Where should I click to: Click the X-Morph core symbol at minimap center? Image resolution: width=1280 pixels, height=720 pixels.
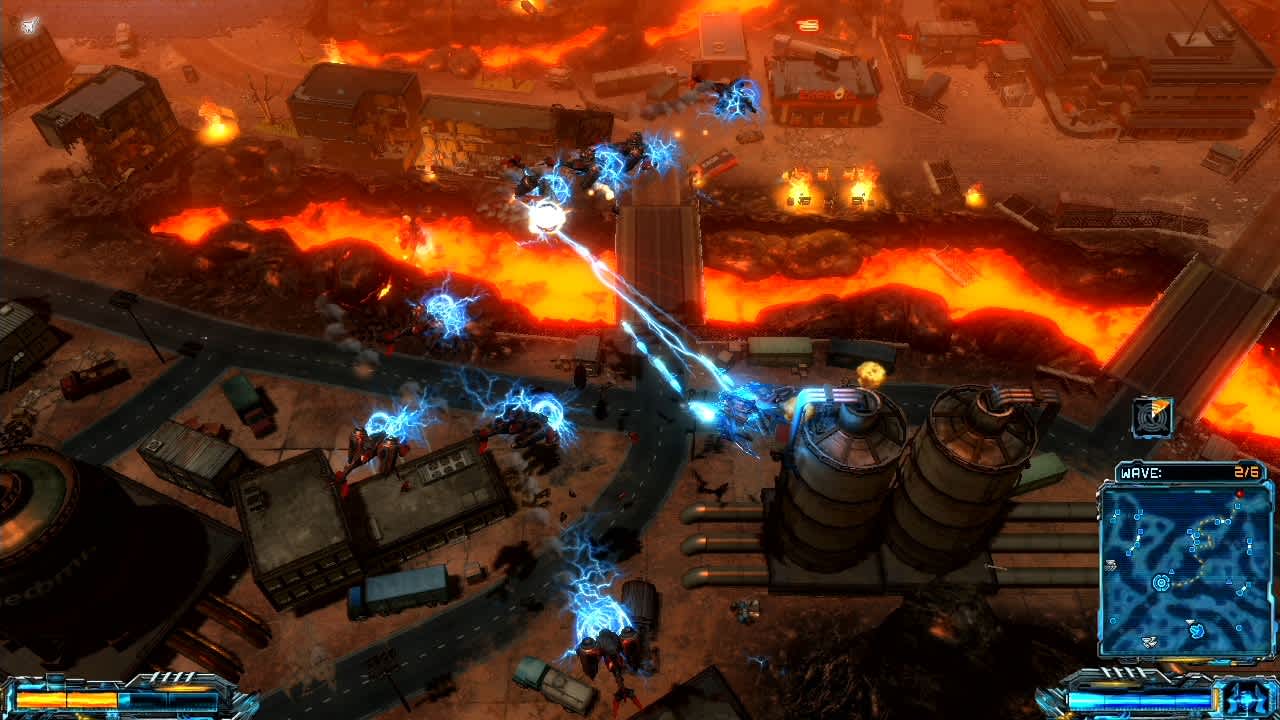[1161, 583]
